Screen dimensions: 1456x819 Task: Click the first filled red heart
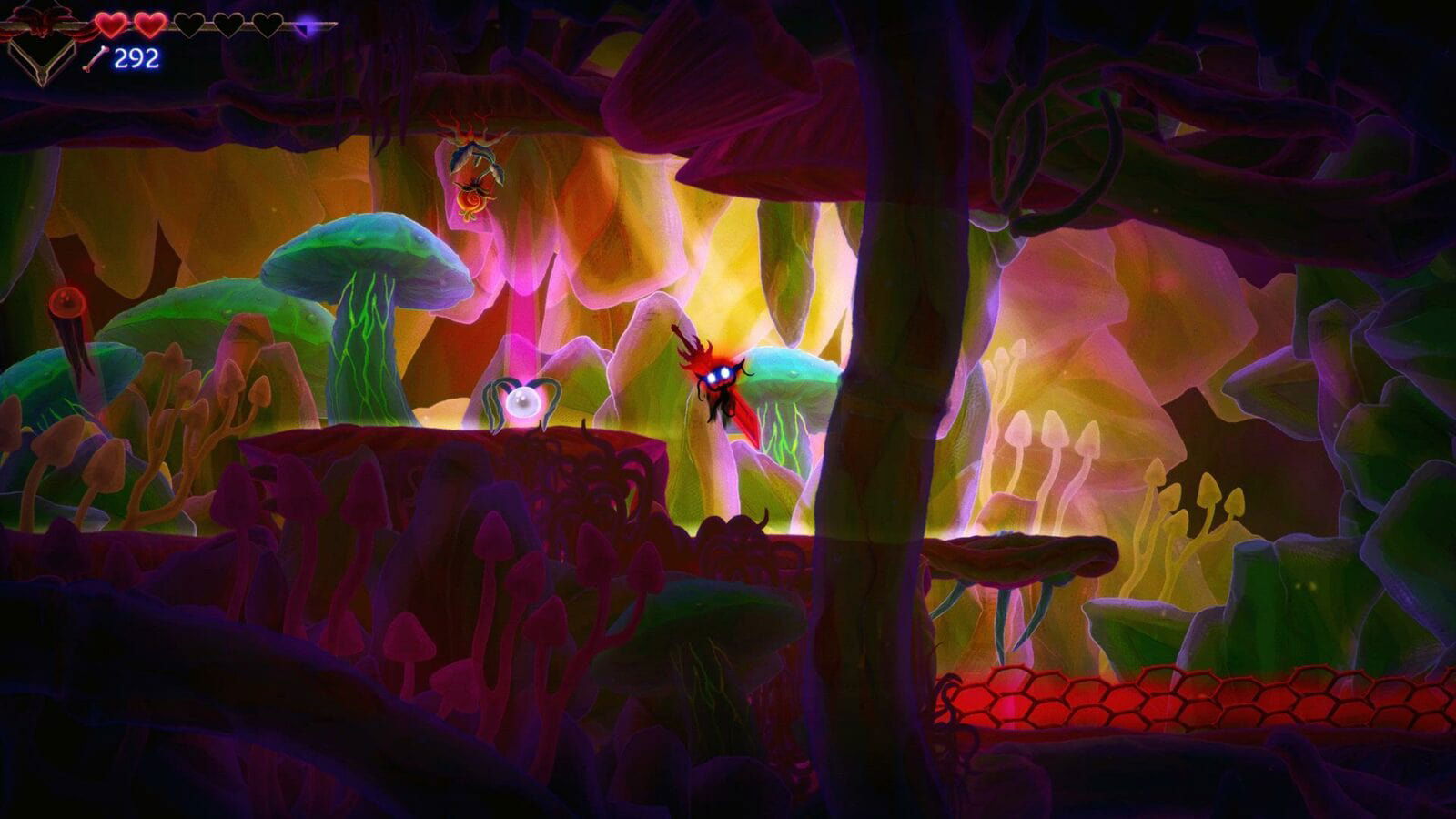110,25
